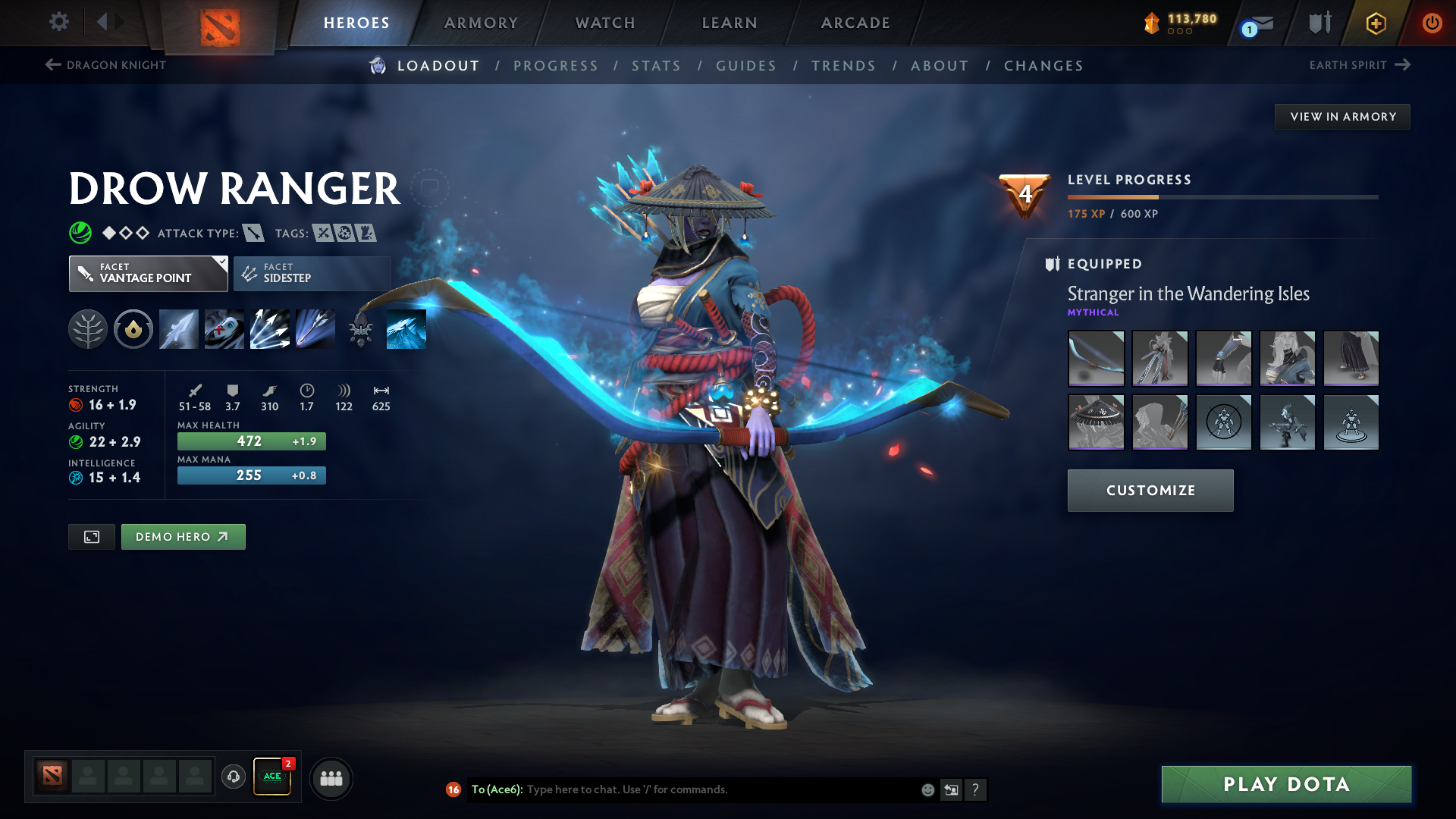This screenshot has height=819, width=1456.
Task: Show the hero Stats section
Action: tap(656, 66)
